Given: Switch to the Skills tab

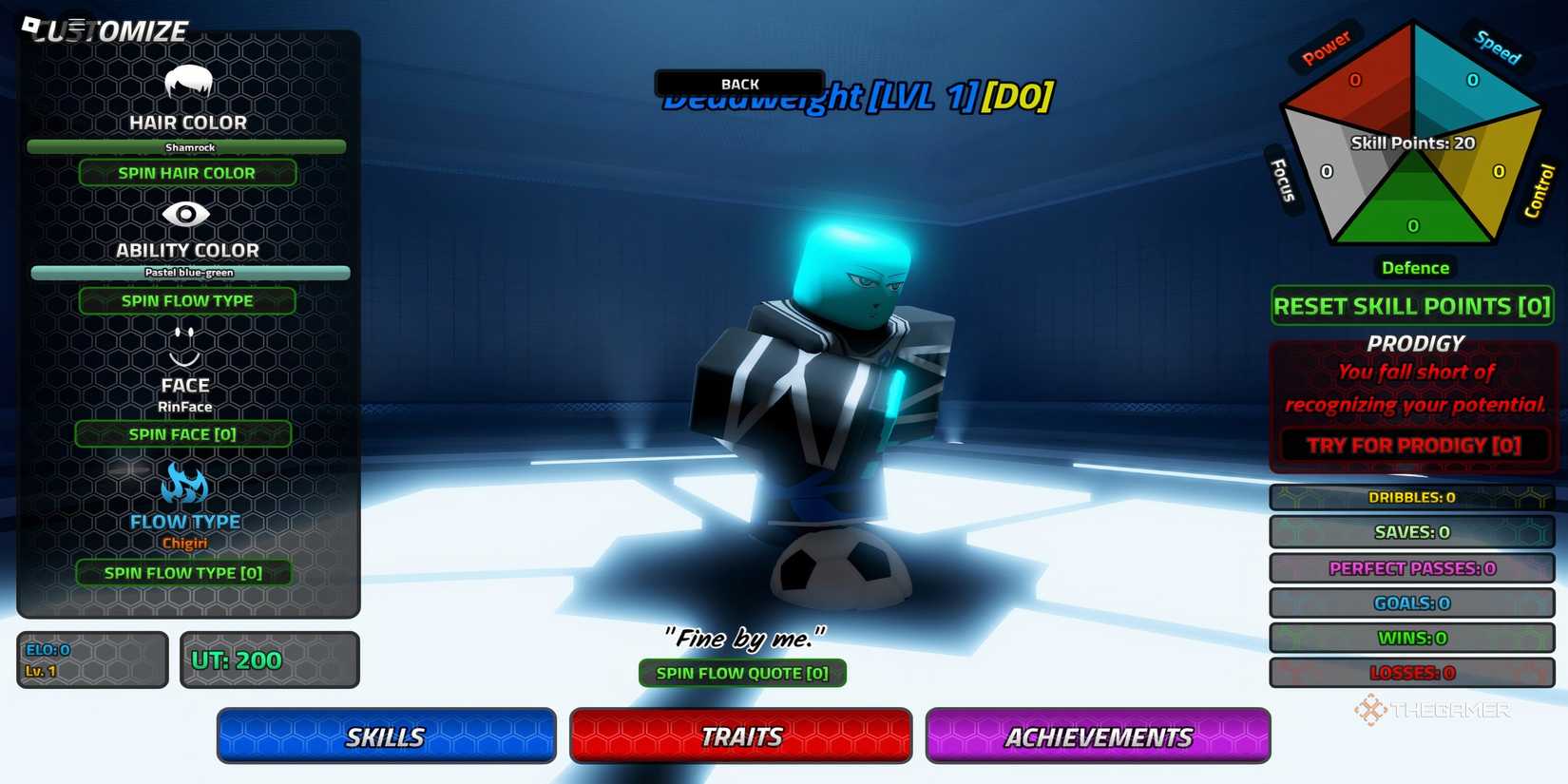Looking at the screenshot, I should pyautogui.click(x=386, y=736).
